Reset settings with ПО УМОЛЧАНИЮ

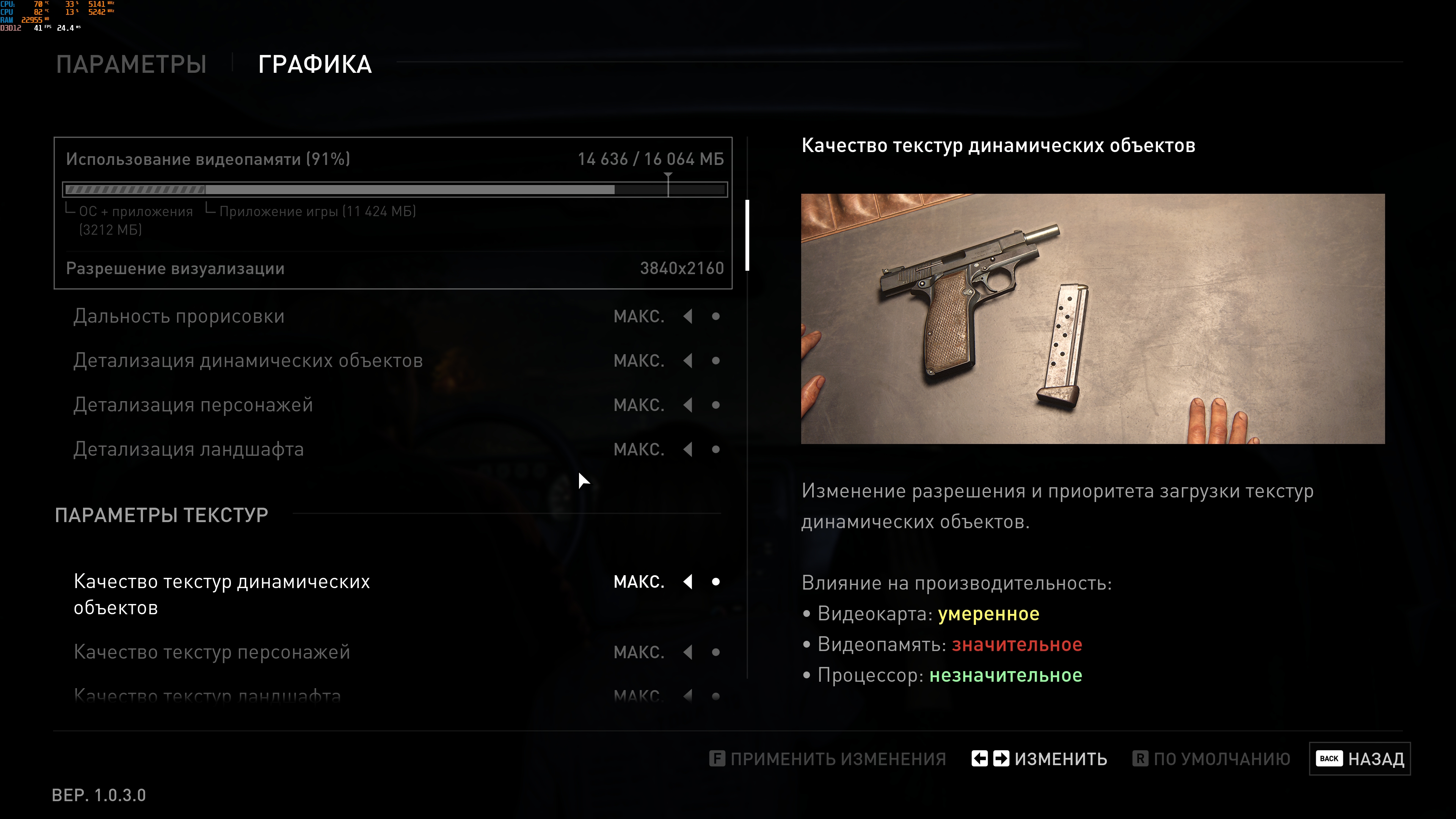pyautogui.click(x=1211, y=759)
